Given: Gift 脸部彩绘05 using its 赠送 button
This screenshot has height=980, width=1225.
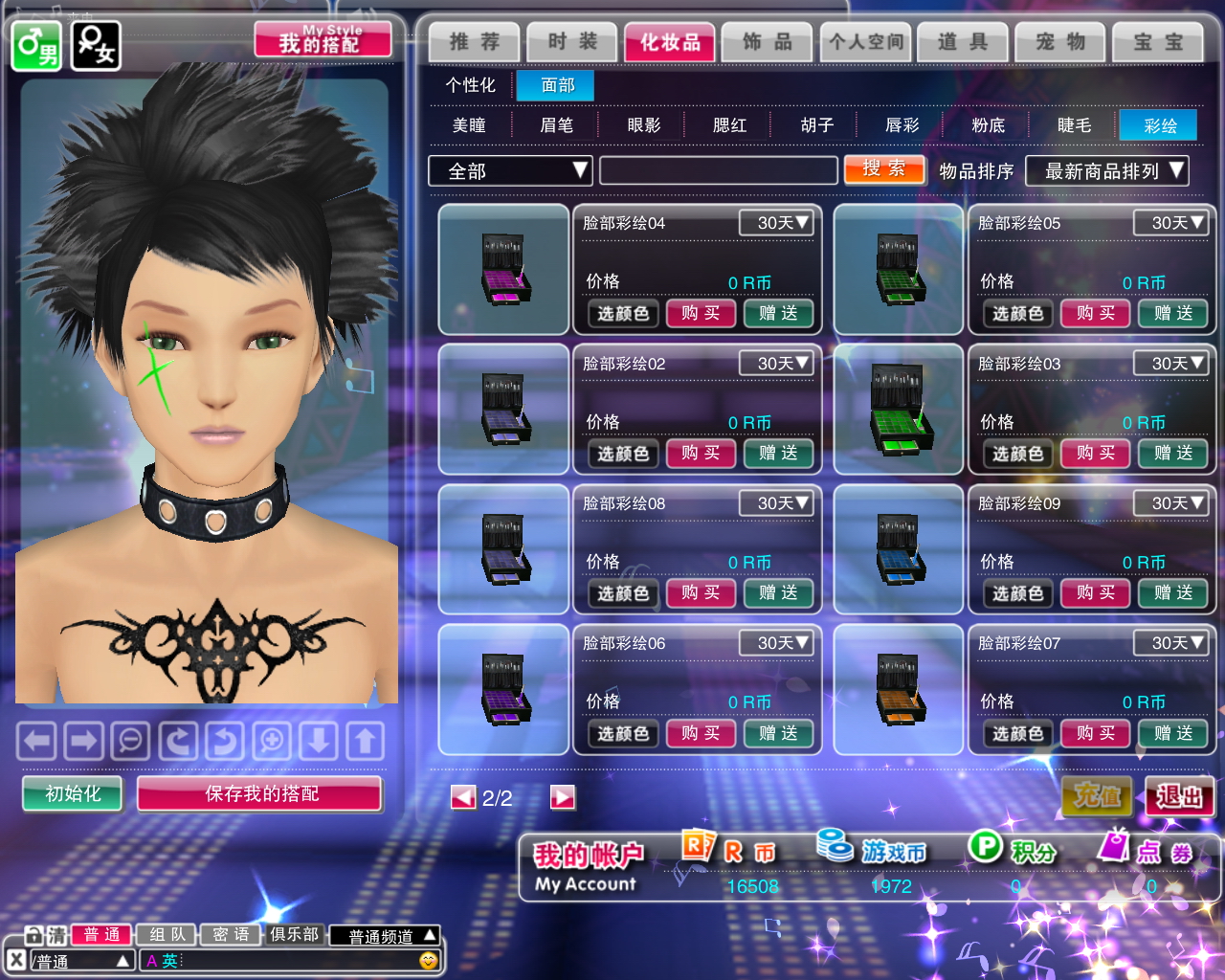Looking at the screenshot, I should click(1172, 313).
